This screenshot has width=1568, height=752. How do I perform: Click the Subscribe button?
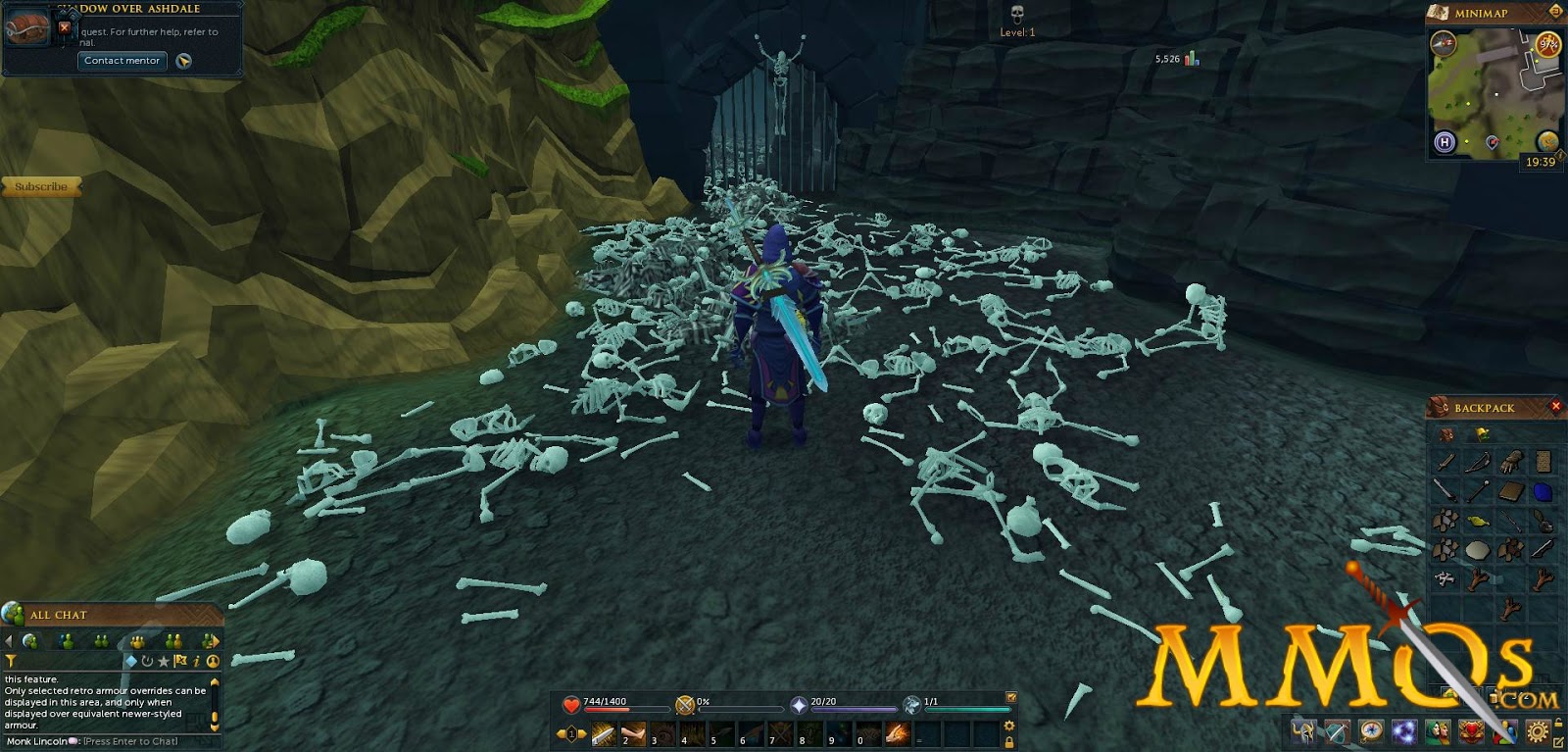click(40, 186)
